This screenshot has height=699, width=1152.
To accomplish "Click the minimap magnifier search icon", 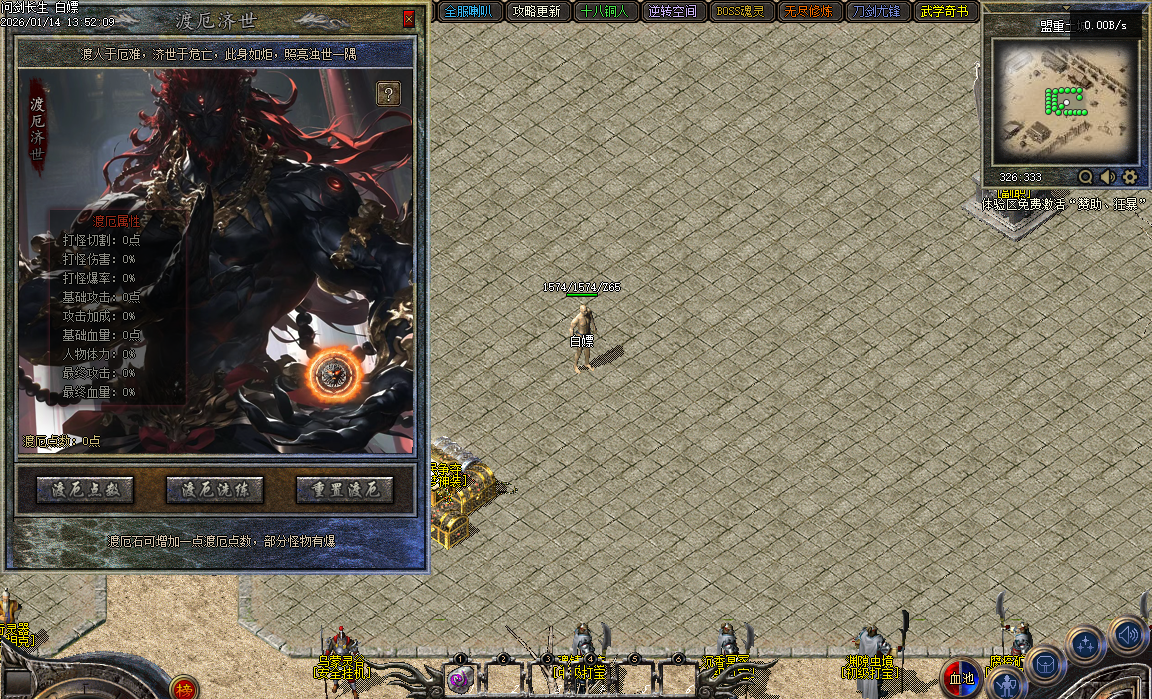I will 1086,177.
